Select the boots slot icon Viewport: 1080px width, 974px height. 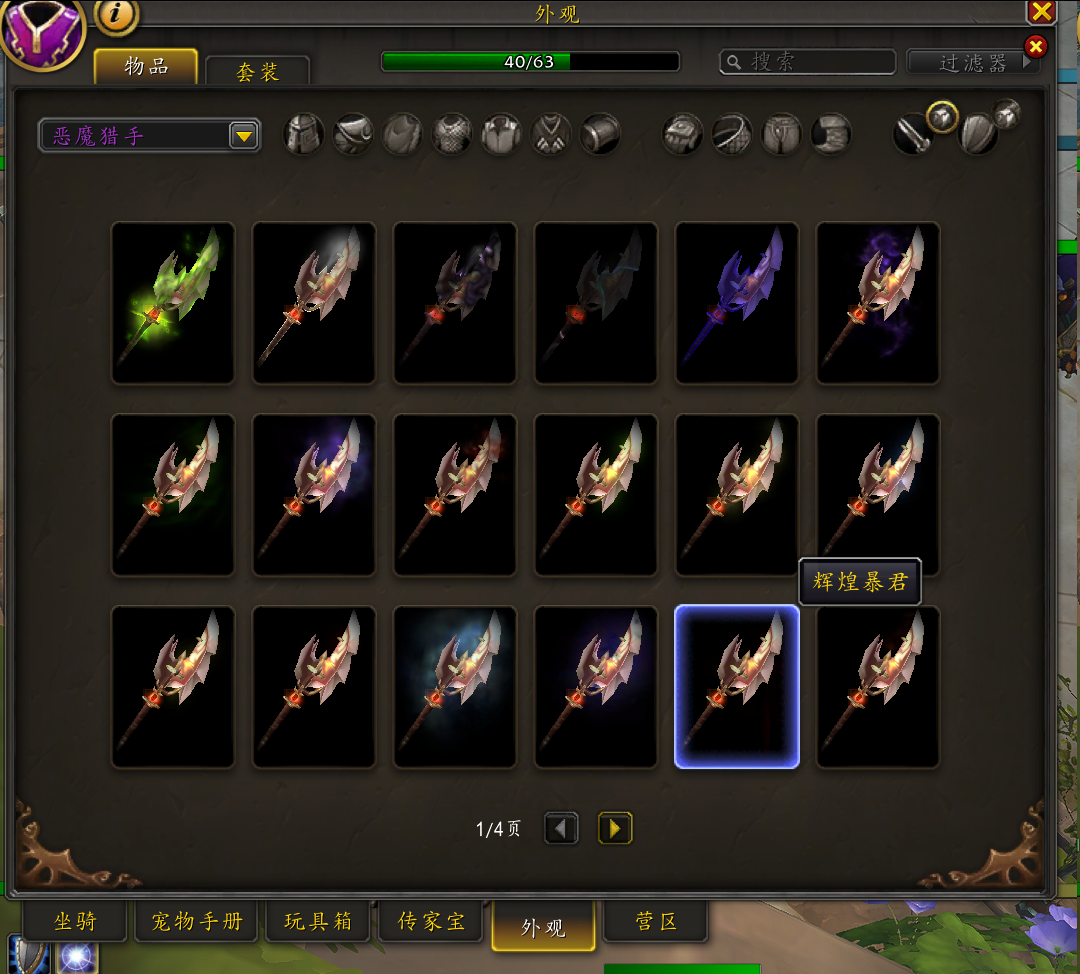831,134
